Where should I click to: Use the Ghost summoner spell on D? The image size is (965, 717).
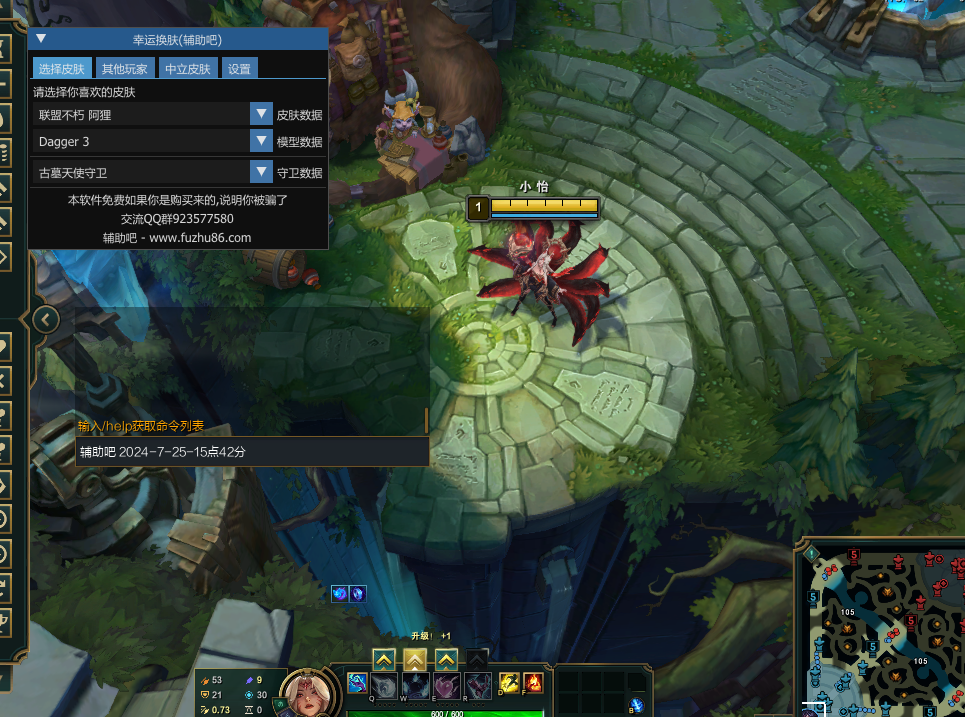coord(508,683)
